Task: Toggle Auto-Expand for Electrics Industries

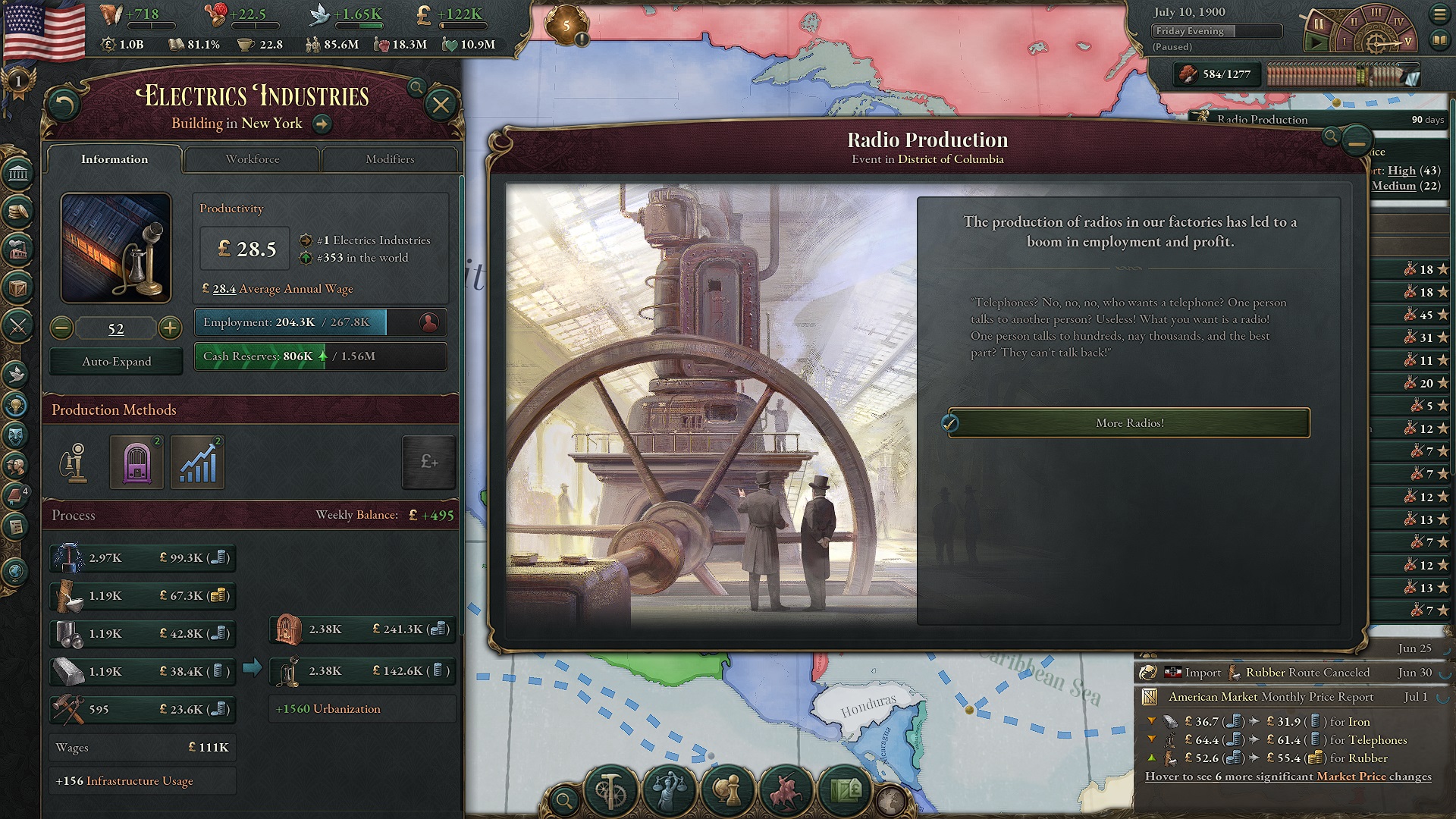Action: coord(115,362)
